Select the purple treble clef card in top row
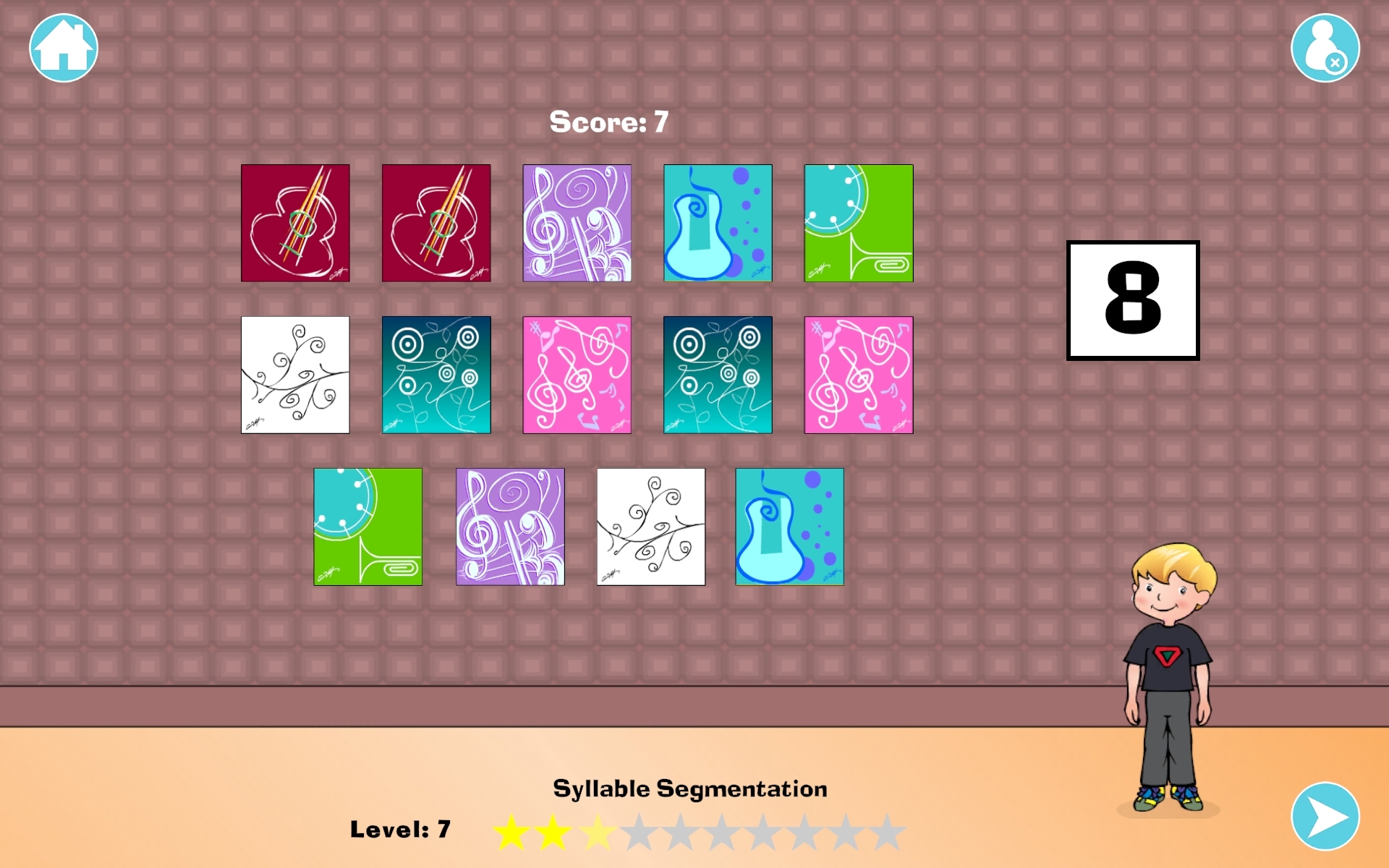Image resolution: width=1389 pixels, height=868 pixels. click(577, 222)
